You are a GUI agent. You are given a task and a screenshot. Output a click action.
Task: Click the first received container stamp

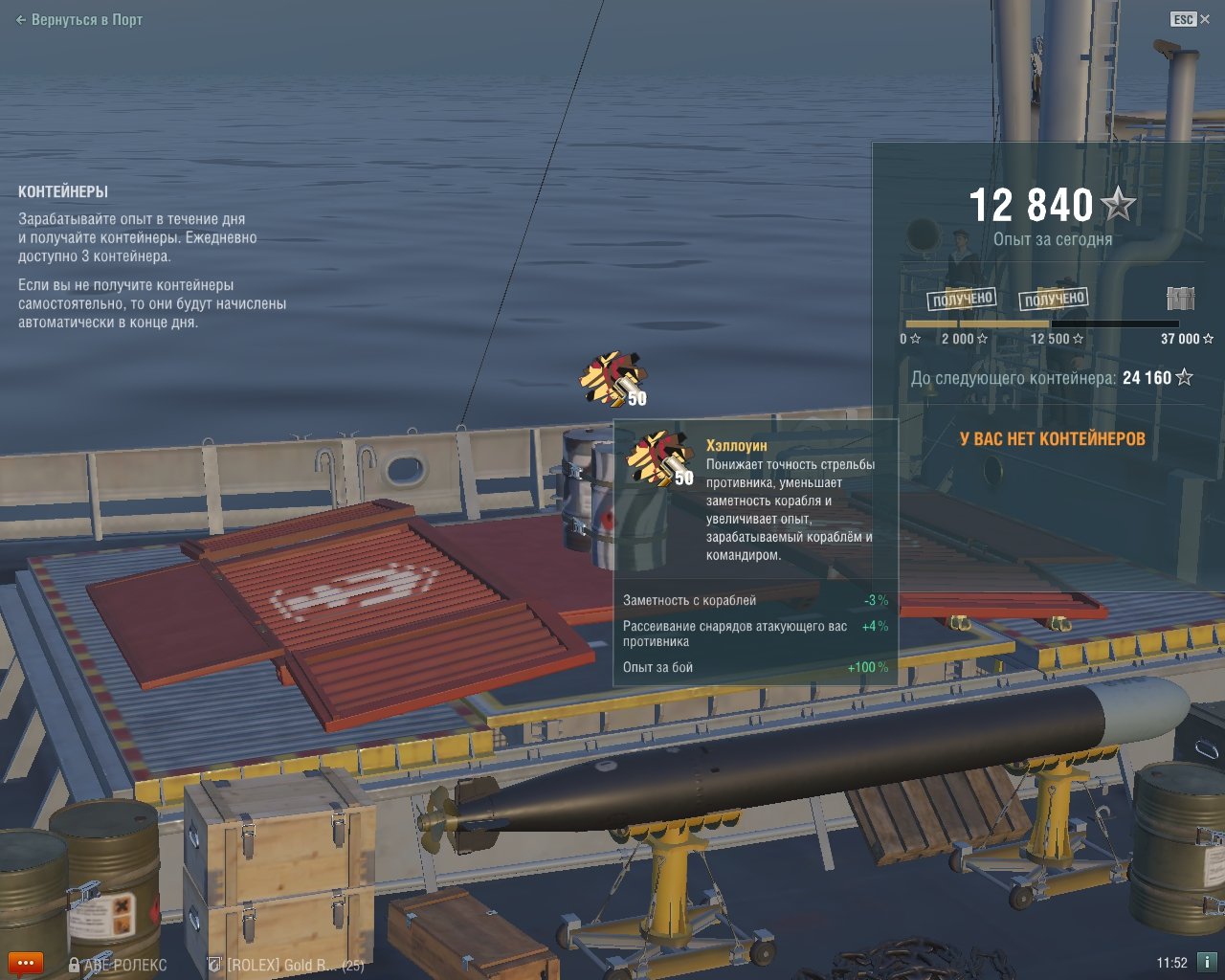point(962,299)
